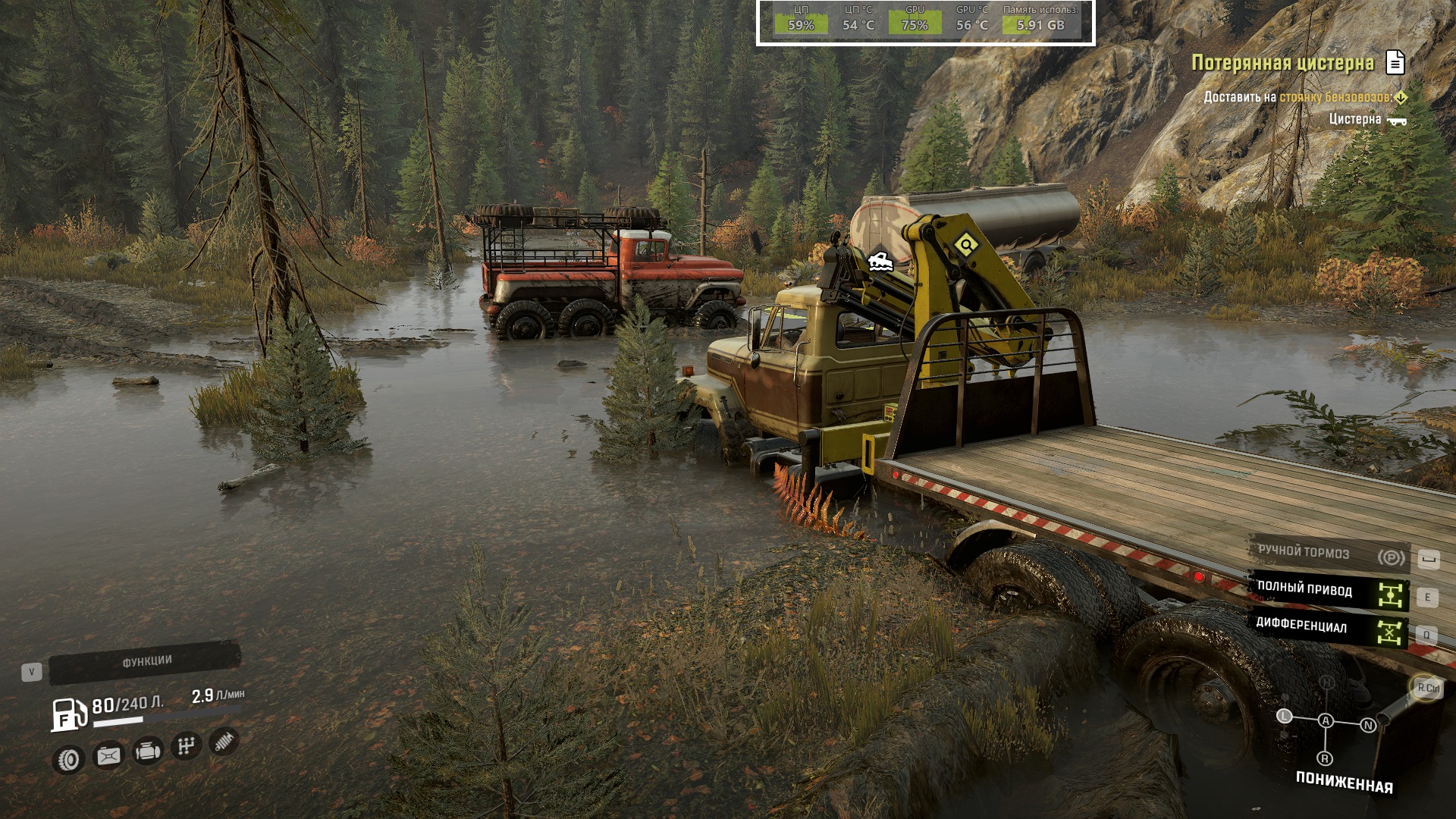Image resolution: width=1456 pixels, height=819 pixels.
Task: Open the Функции functions panel
Action: tap(146, 662)
